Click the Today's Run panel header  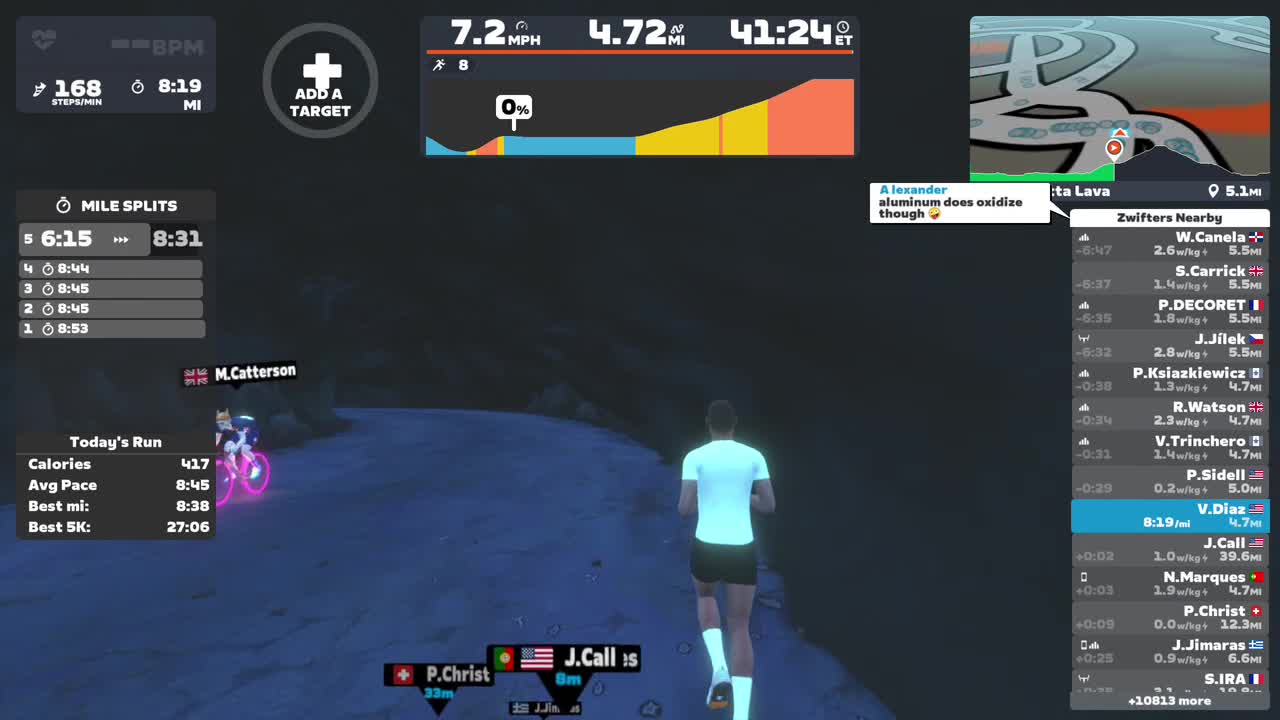(114, 441)
